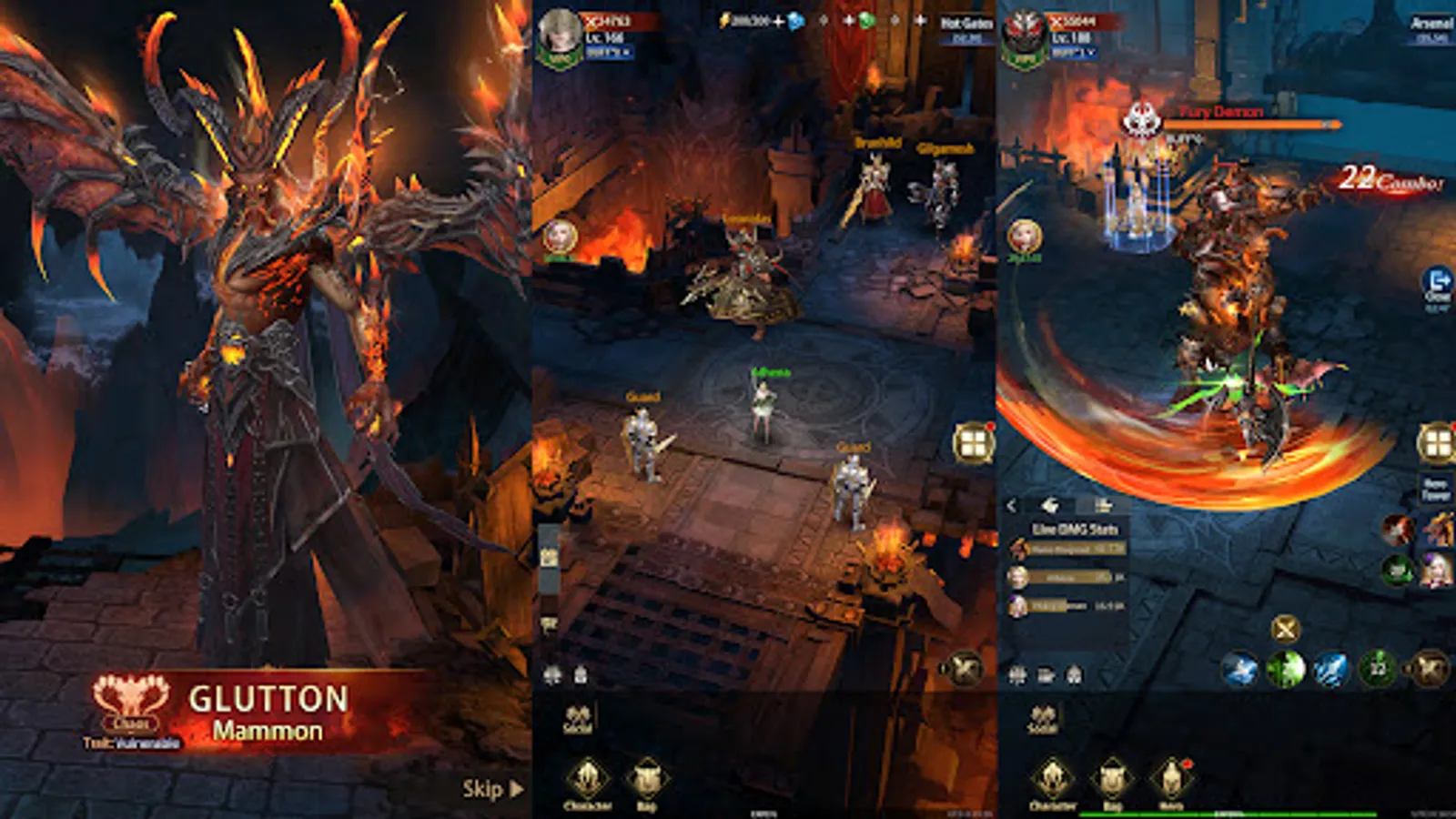Image resolution: width=1456 pixels, height=819 pixels.
Task: Open the white grid menu icon
Action: (976, 441)
